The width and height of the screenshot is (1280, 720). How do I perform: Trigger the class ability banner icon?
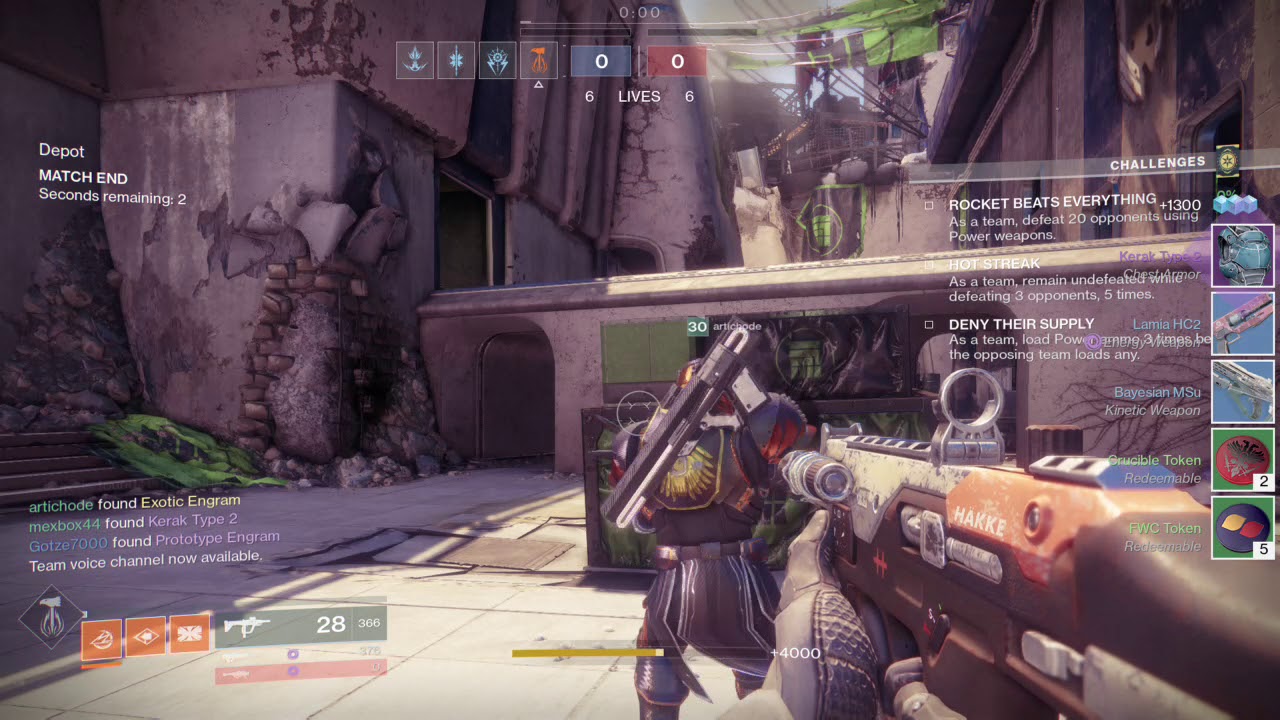click(189, 632)
